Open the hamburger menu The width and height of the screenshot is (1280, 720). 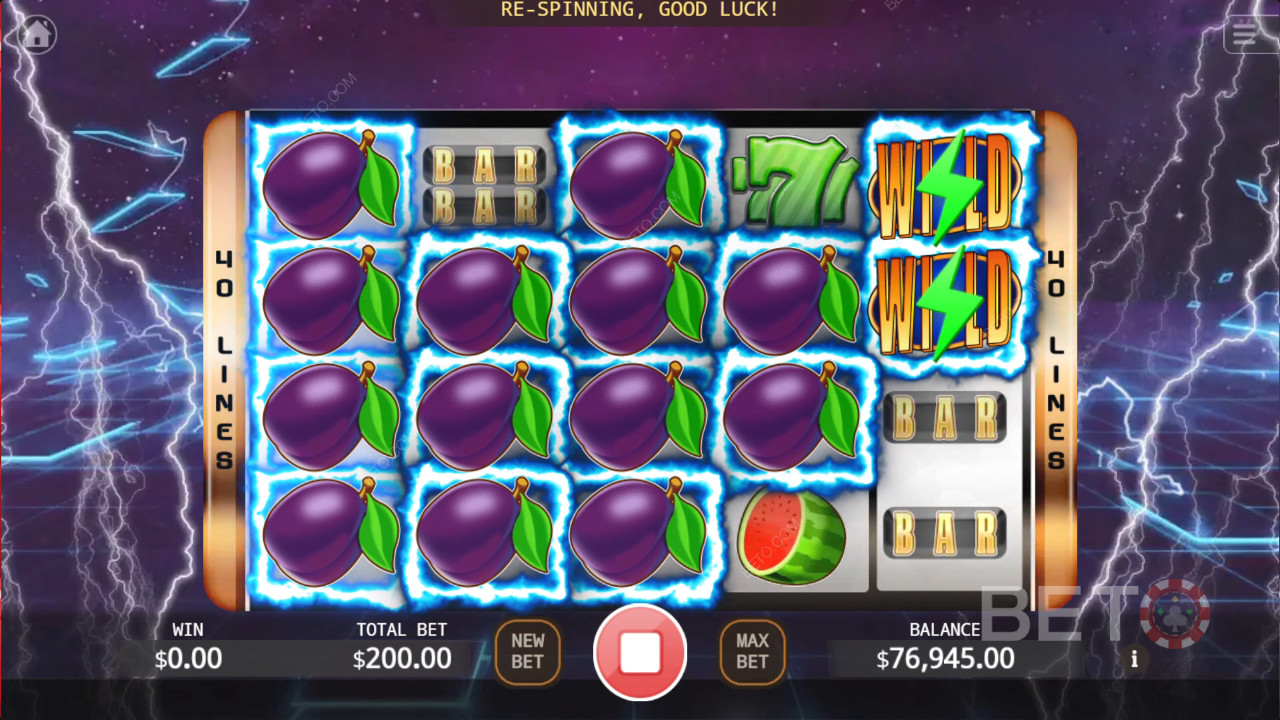1244,35
